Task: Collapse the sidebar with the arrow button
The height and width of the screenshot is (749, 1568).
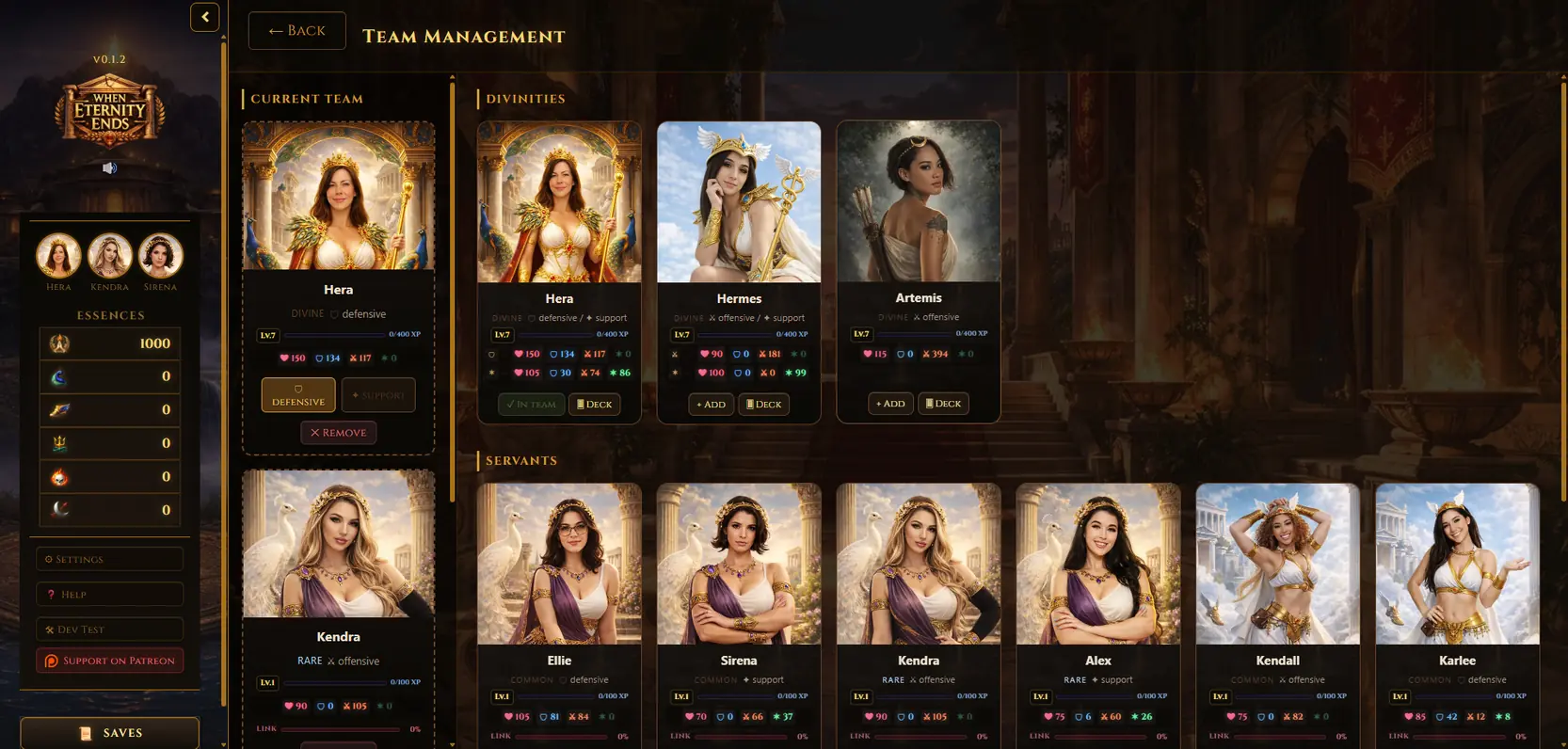Action: (204, 17)
